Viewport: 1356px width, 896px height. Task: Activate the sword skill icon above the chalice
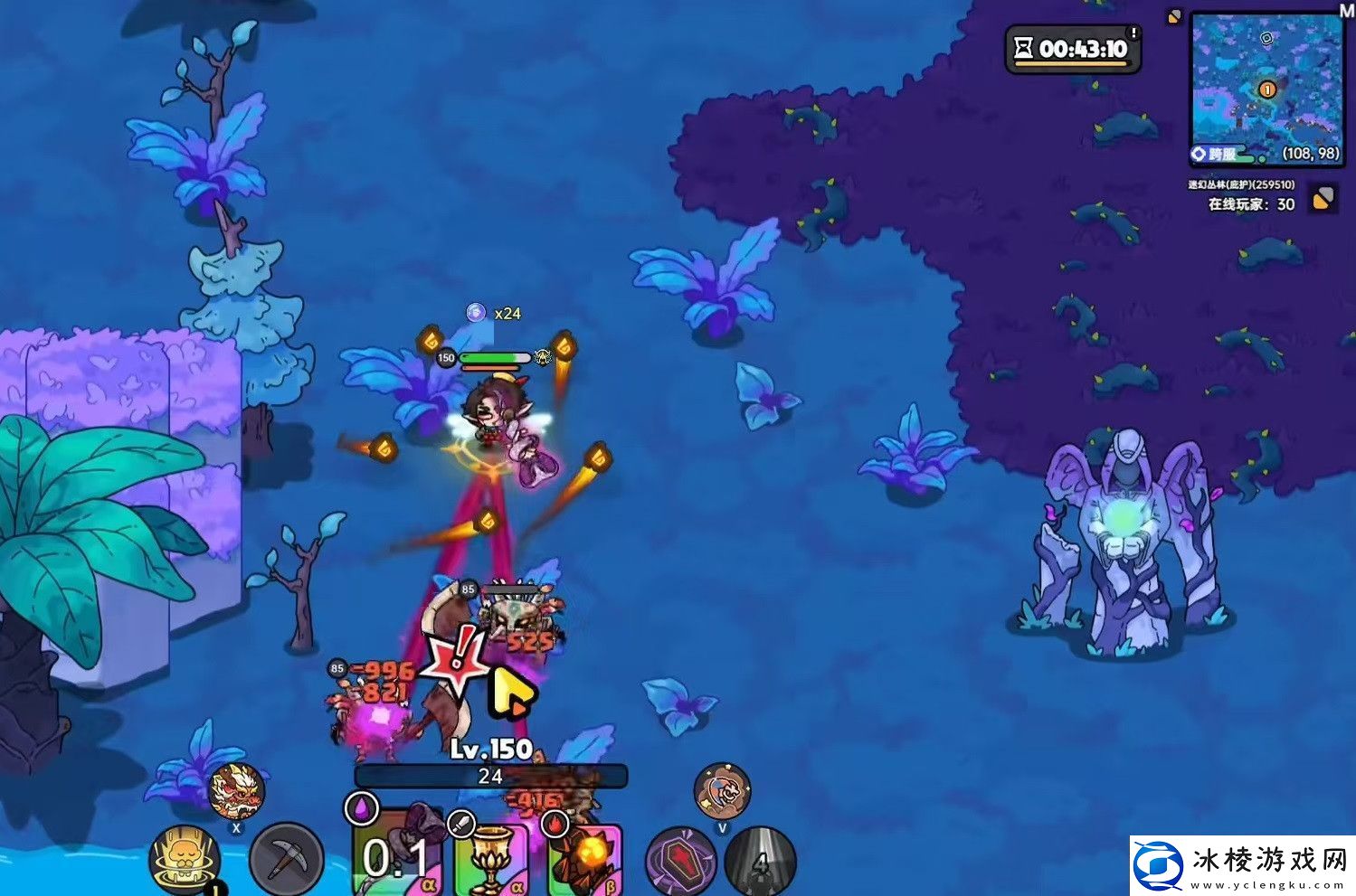[461, 825]
